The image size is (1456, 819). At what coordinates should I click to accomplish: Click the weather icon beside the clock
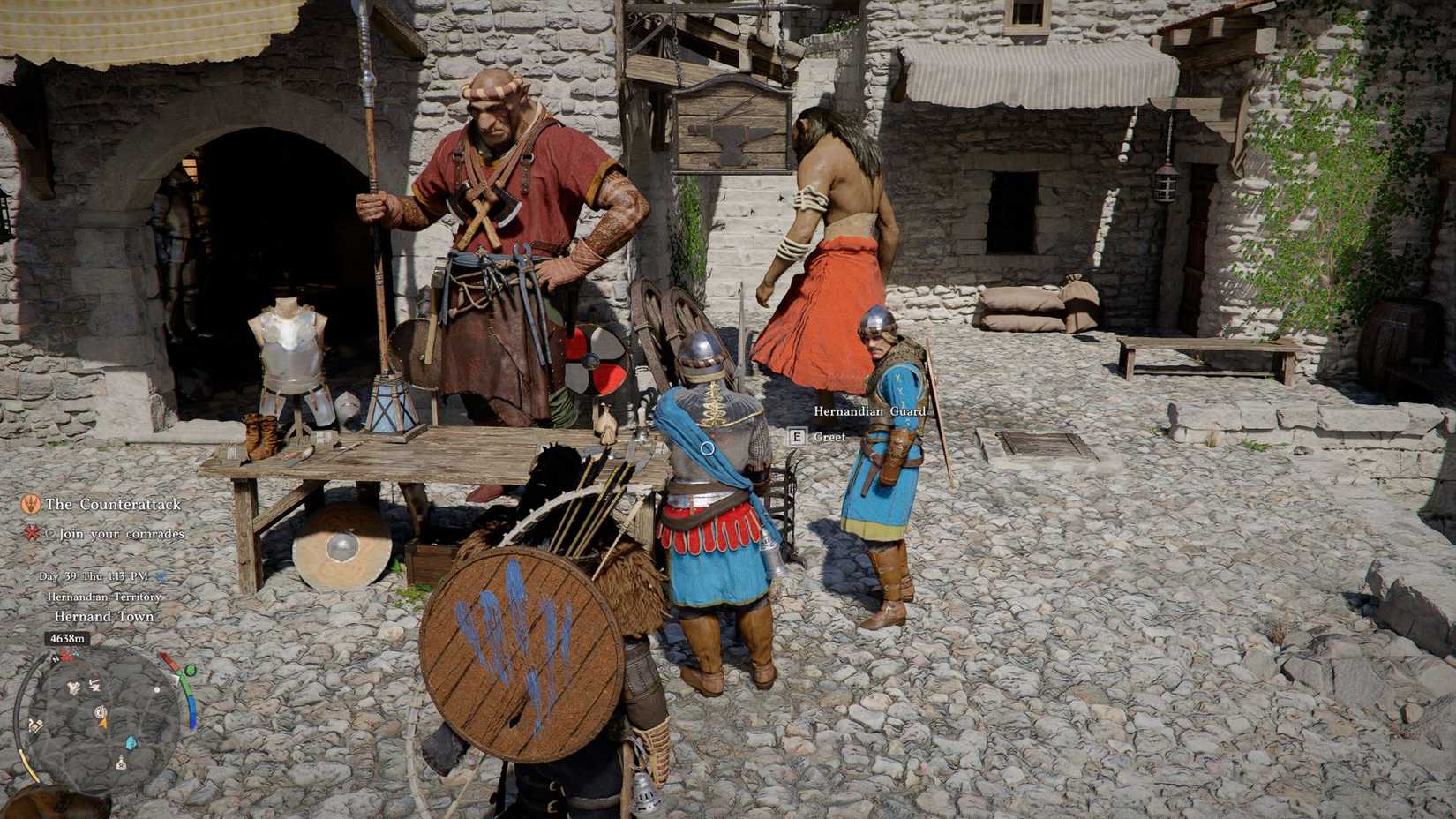[162, 577]
